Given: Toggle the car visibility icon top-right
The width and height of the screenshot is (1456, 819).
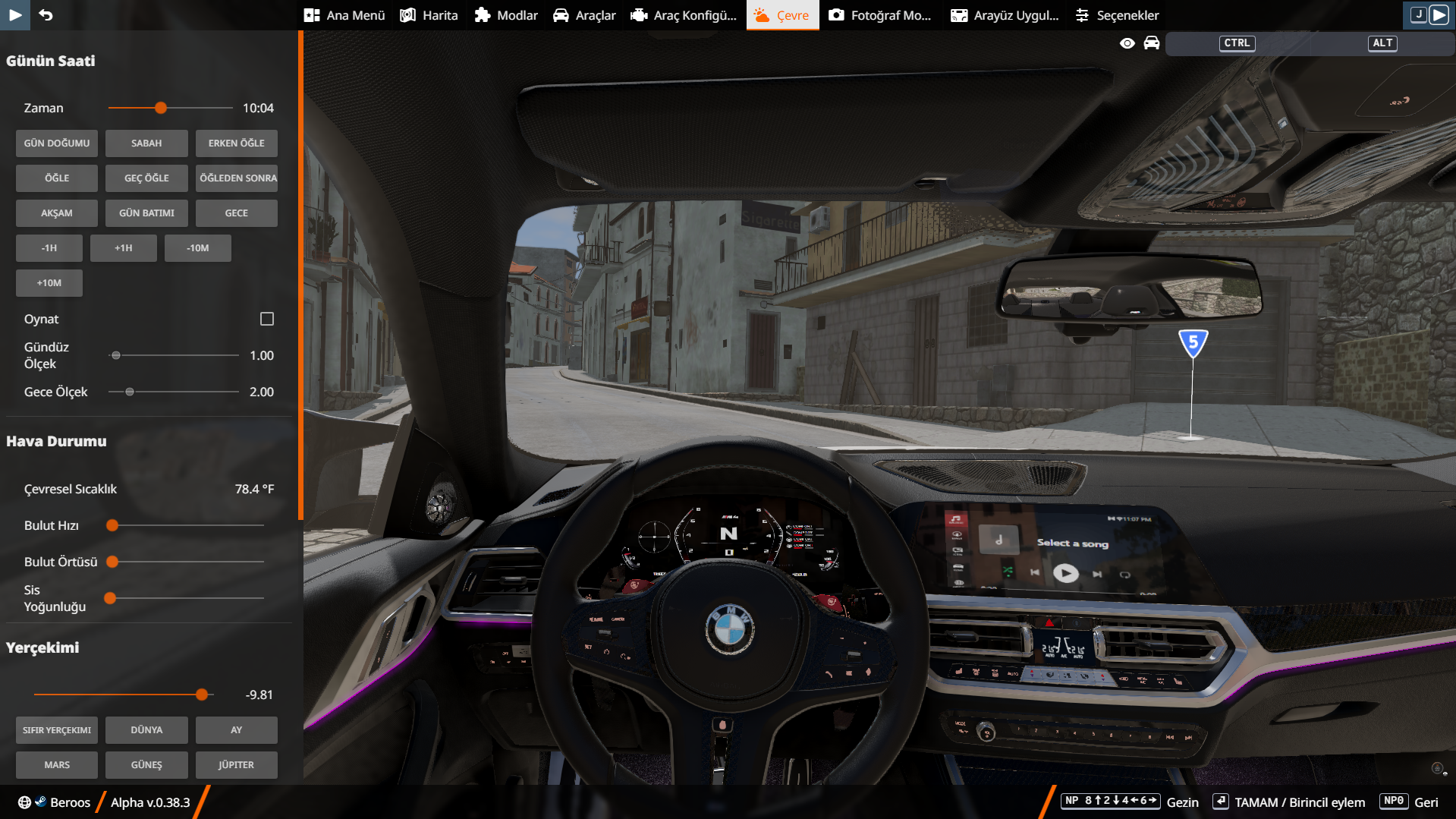Looking at the screenshot, I should pyautogui.click(x=1152, y=43).
